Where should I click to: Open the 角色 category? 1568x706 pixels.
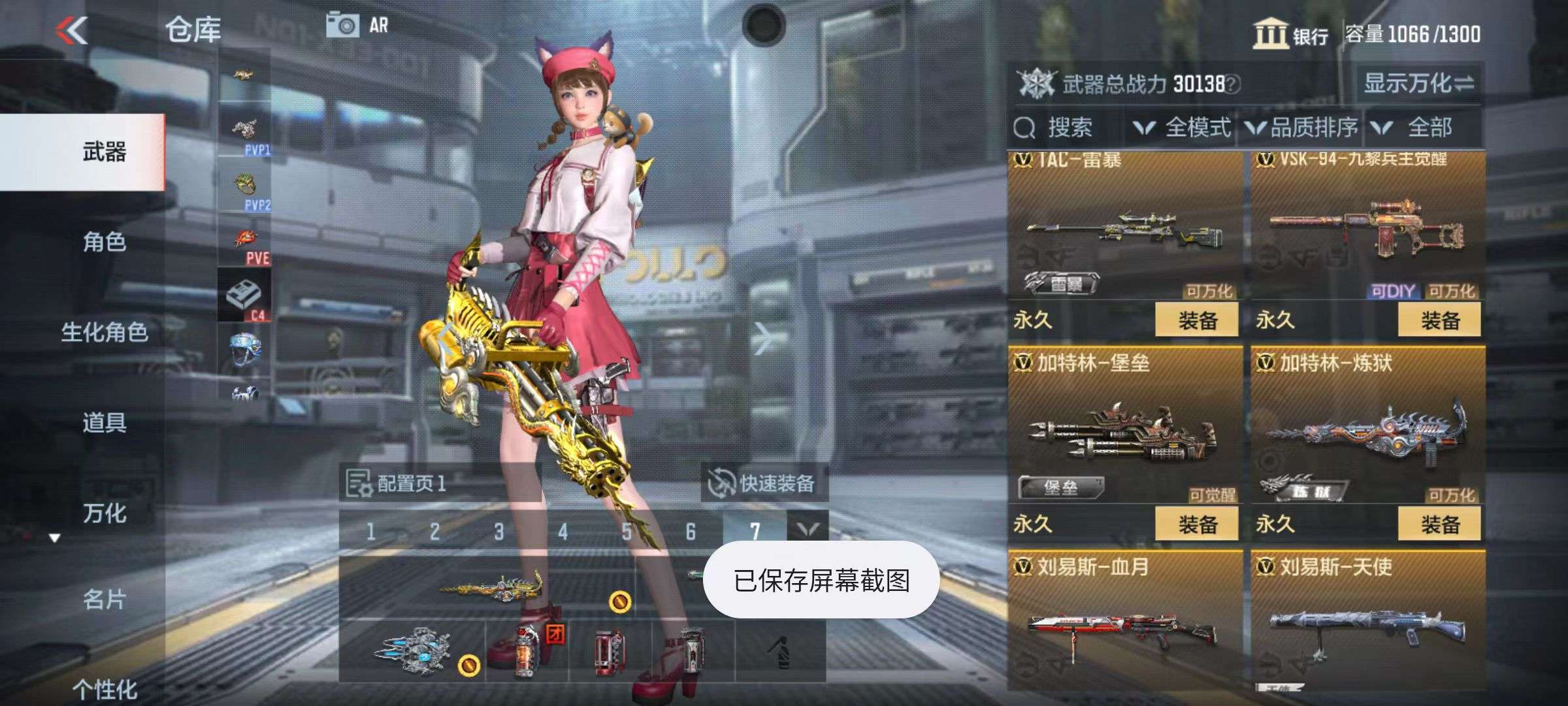coord(104,242)
